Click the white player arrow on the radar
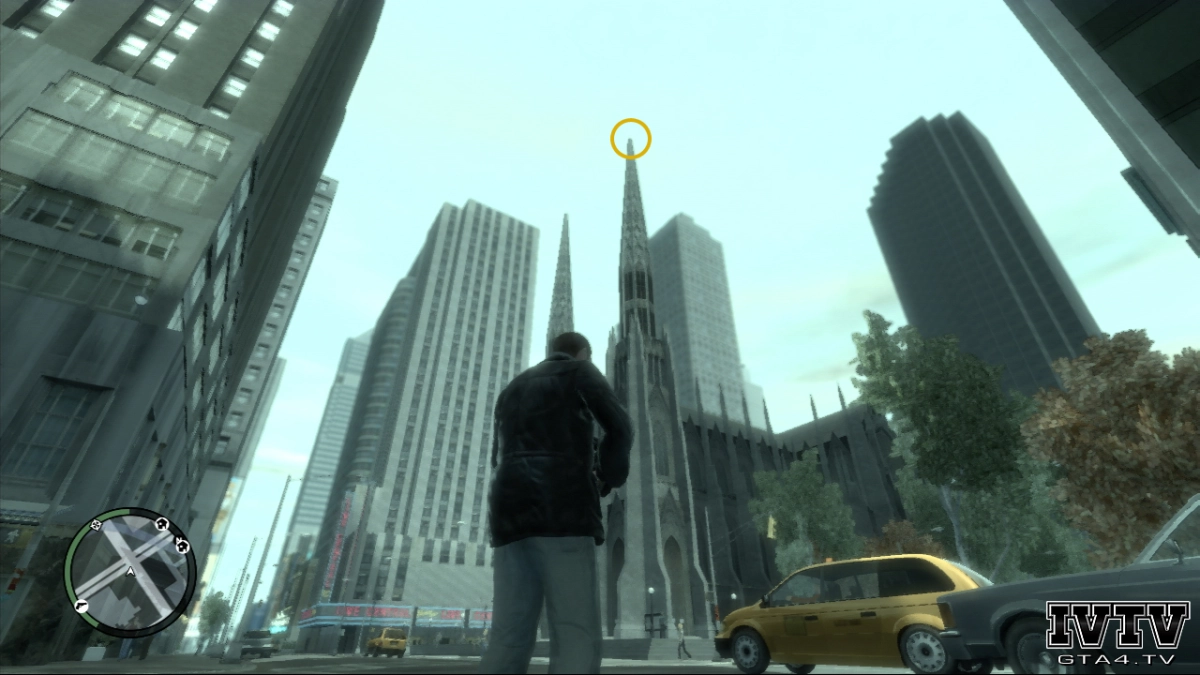The height and width of the screenshot is (675, 1200). tap(130, 570)
